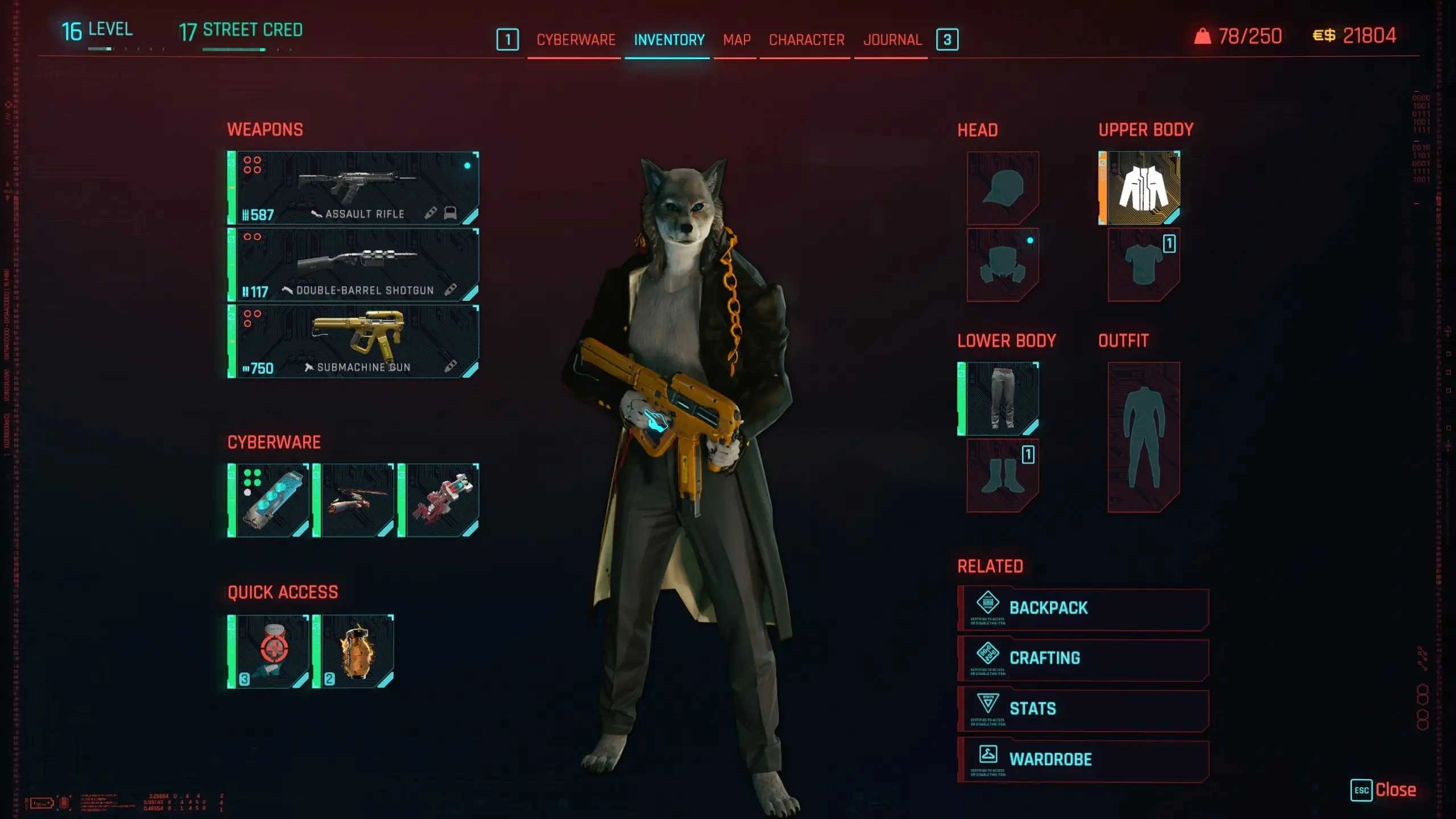Screen dimensions: 1456x819
Task: Select the Journal tab
Action: coord(892,40)
